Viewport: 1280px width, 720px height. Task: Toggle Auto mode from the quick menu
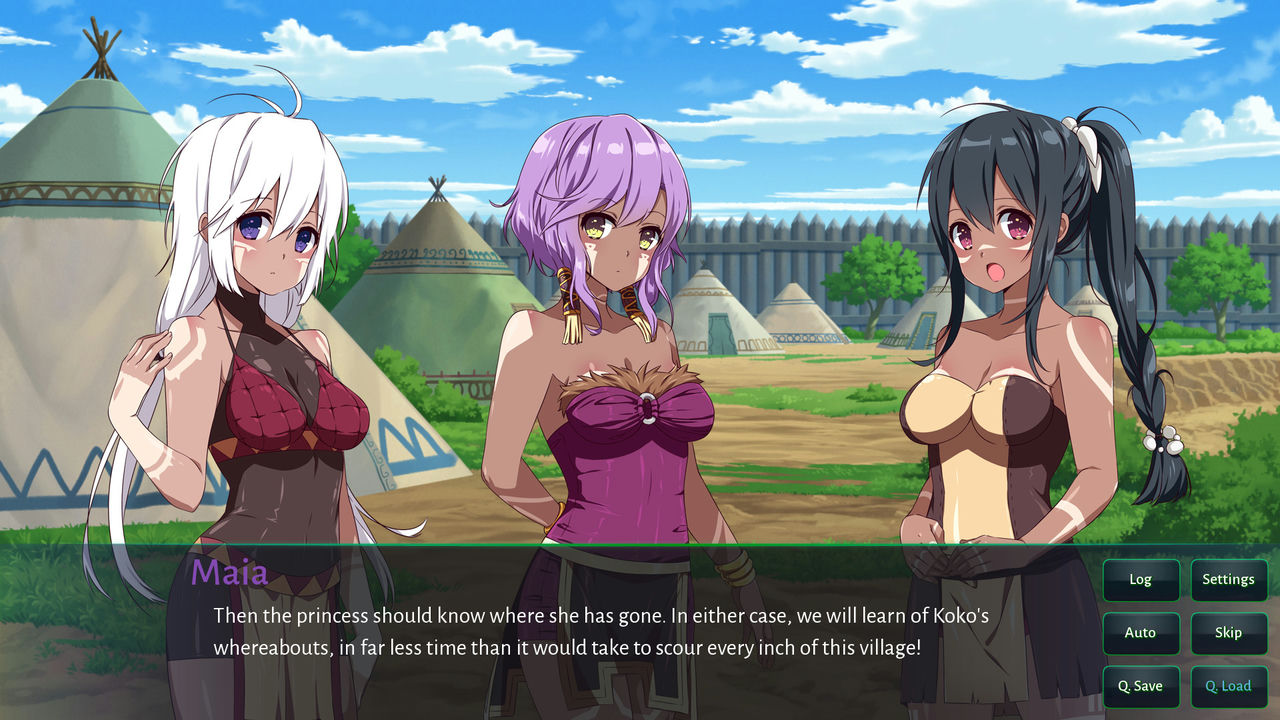pyautogui.click(x=1141, y=633)
